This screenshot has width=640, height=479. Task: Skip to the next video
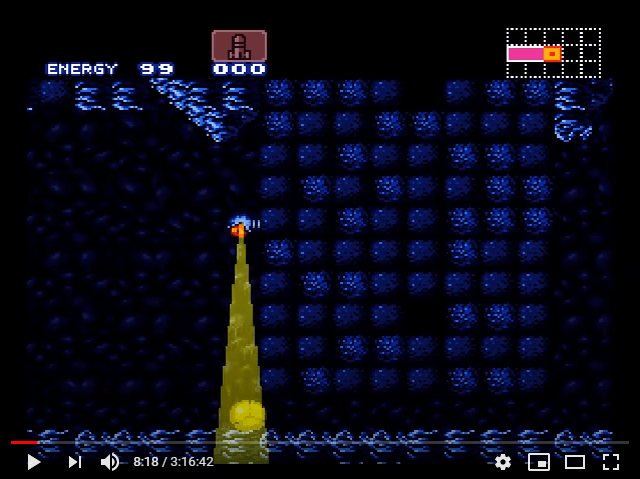click(x=74, y=462)
